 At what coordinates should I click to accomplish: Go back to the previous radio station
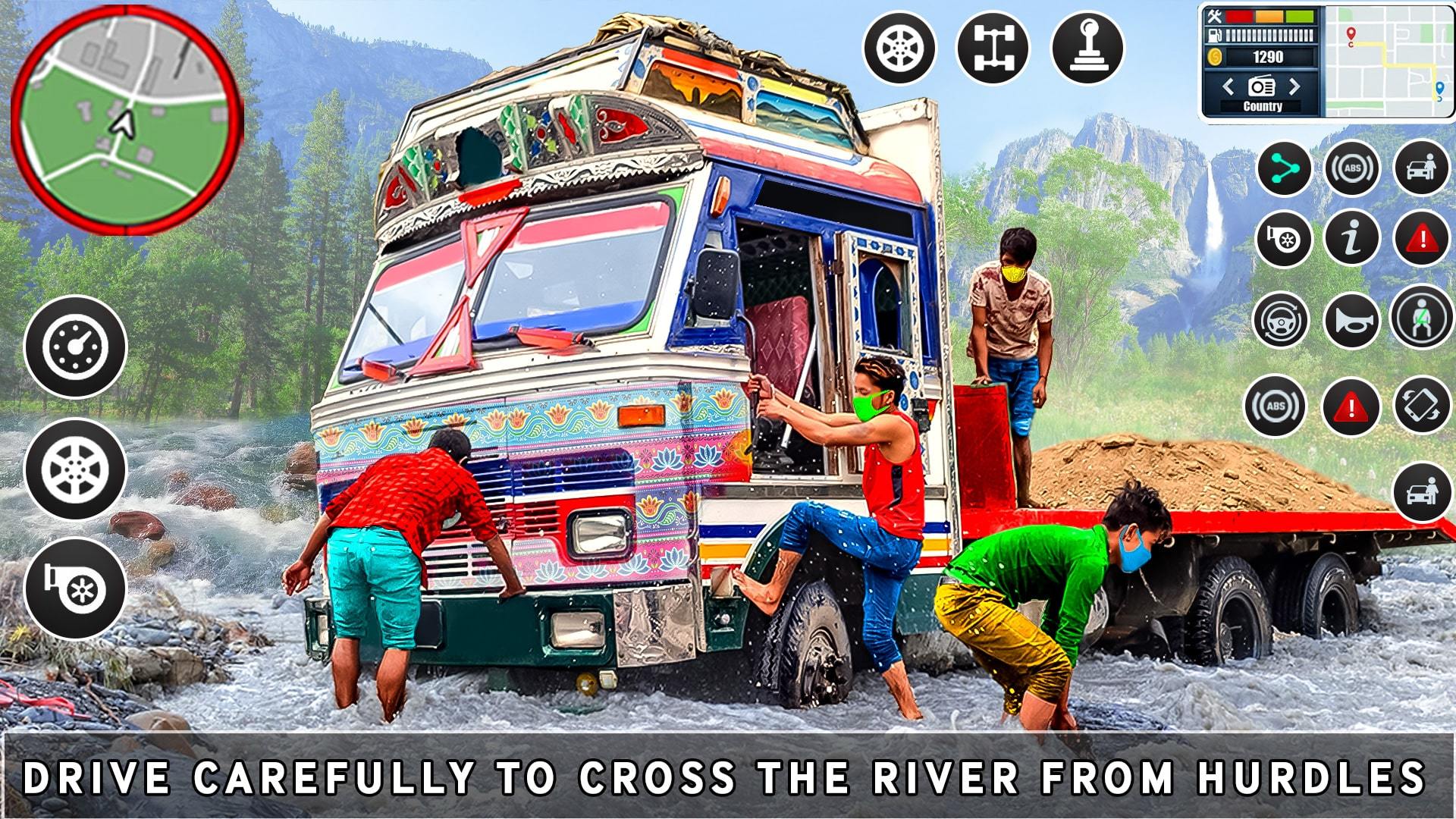click(1230, 86)
